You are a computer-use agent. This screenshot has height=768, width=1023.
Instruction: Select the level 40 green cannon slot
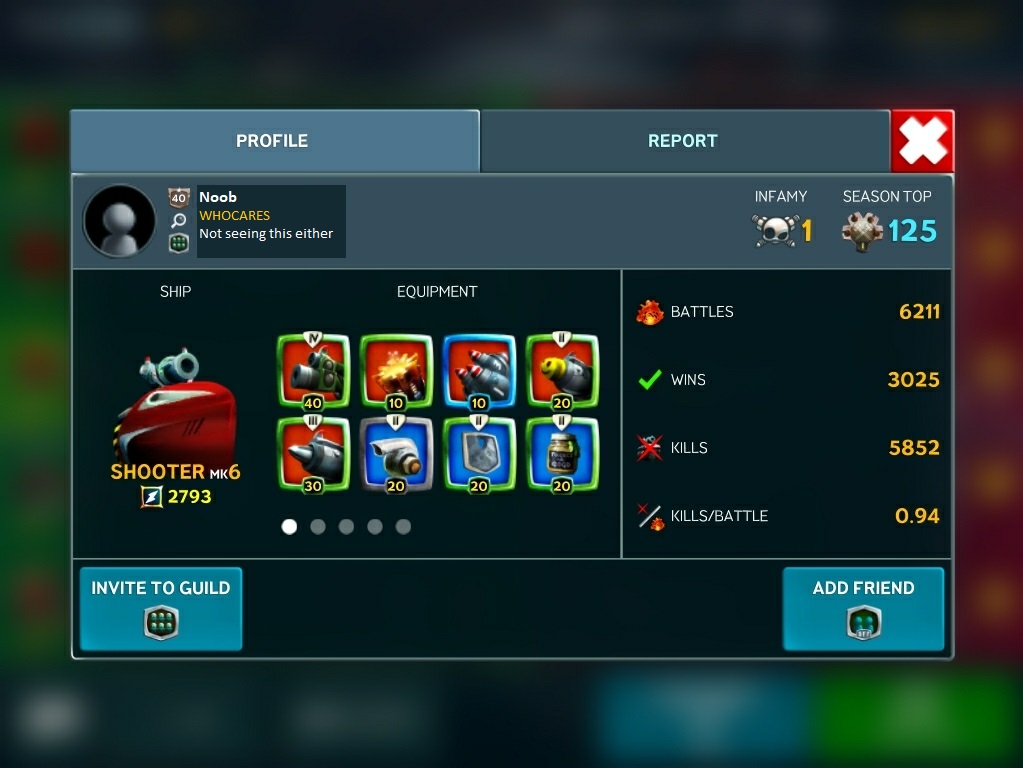click(313, 372)
